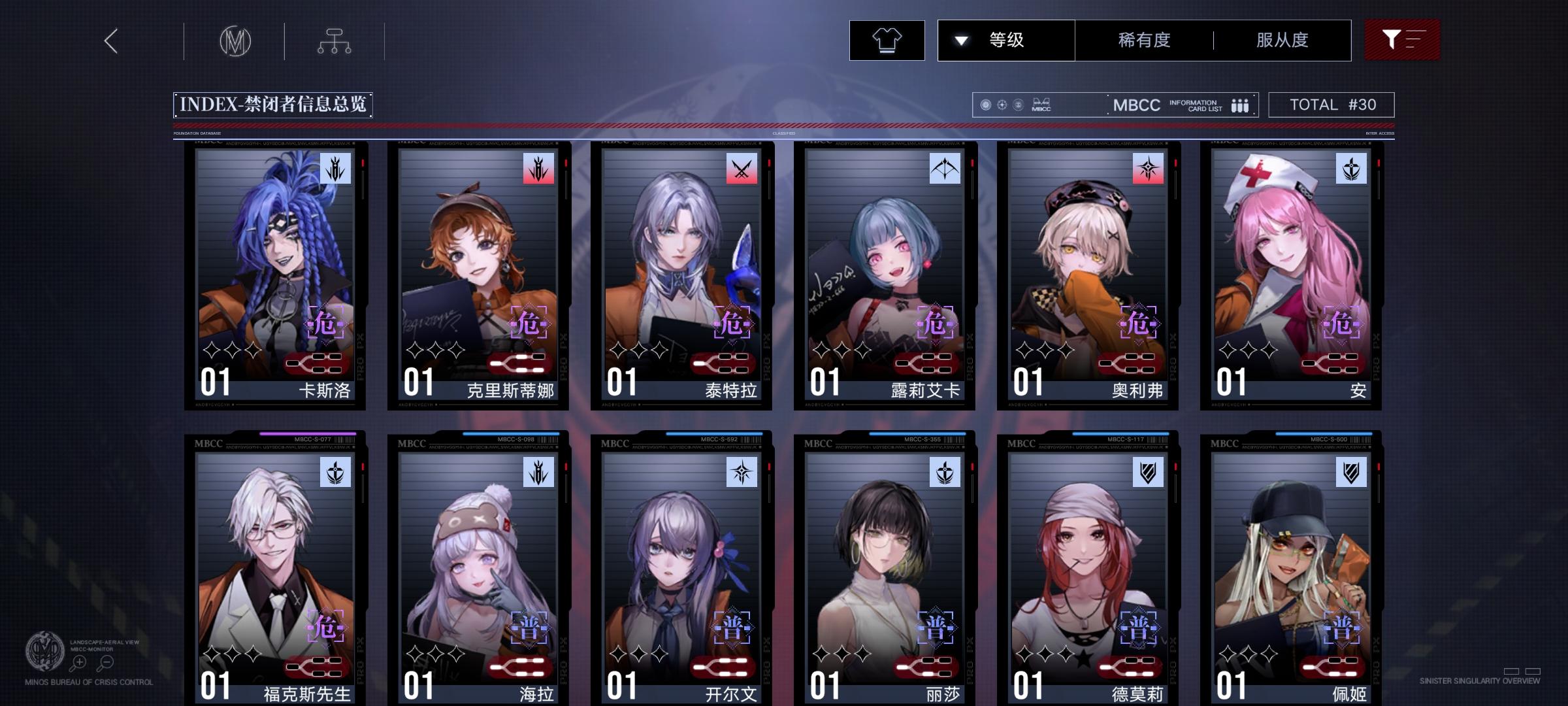Click the organization chart icon
The height and width of the screenshot is (706, 1568).
pyautogui.click(x=336, y=40)
